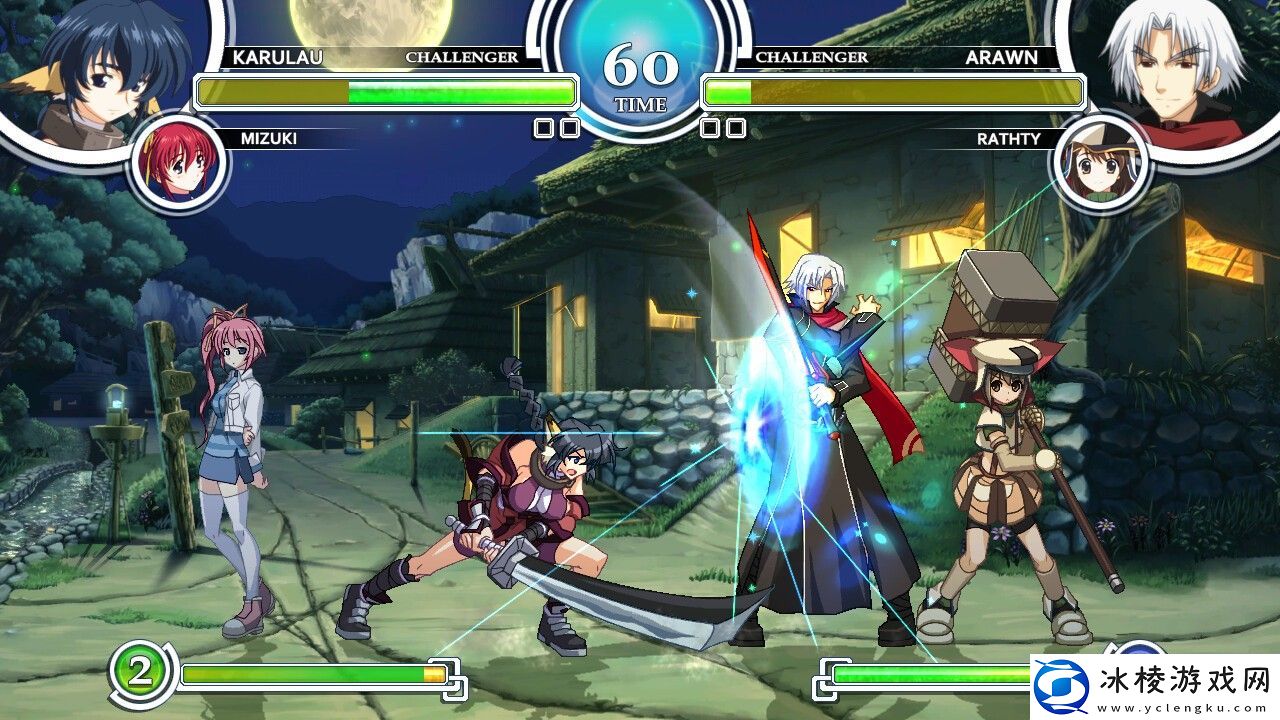Open the 冰棱游戏网 watermark logo
1280x720 pixels.
[1154, 688]
